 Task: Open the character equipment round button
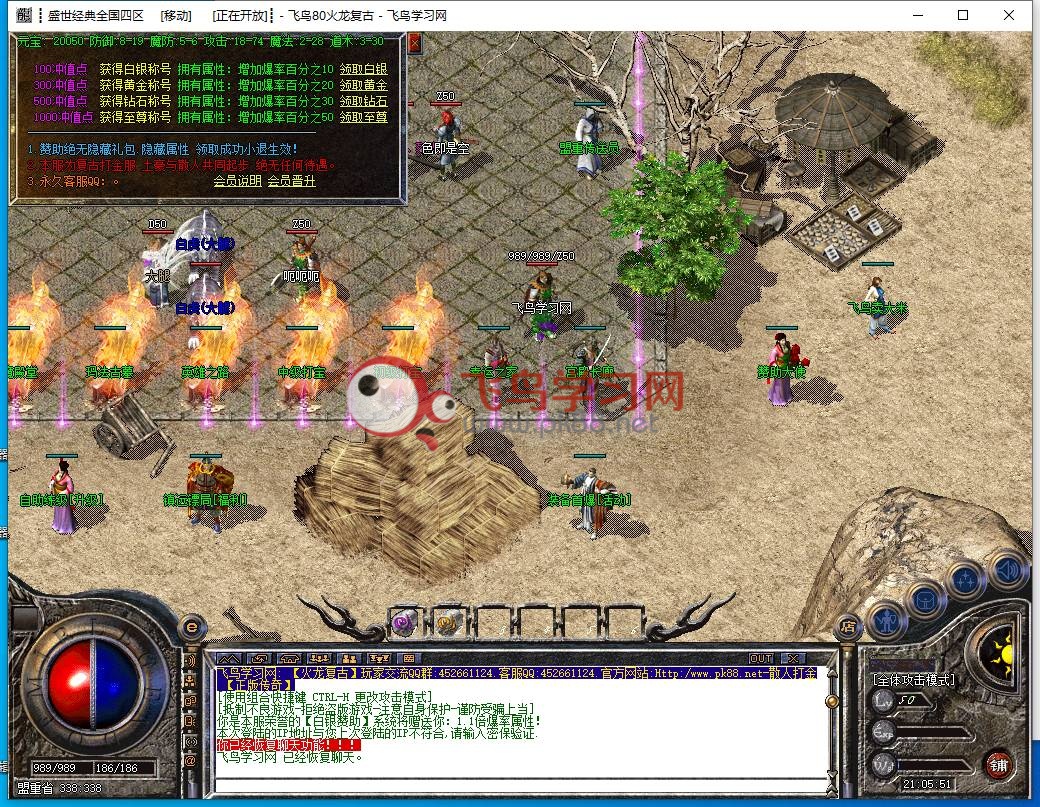tap(885, 620)
